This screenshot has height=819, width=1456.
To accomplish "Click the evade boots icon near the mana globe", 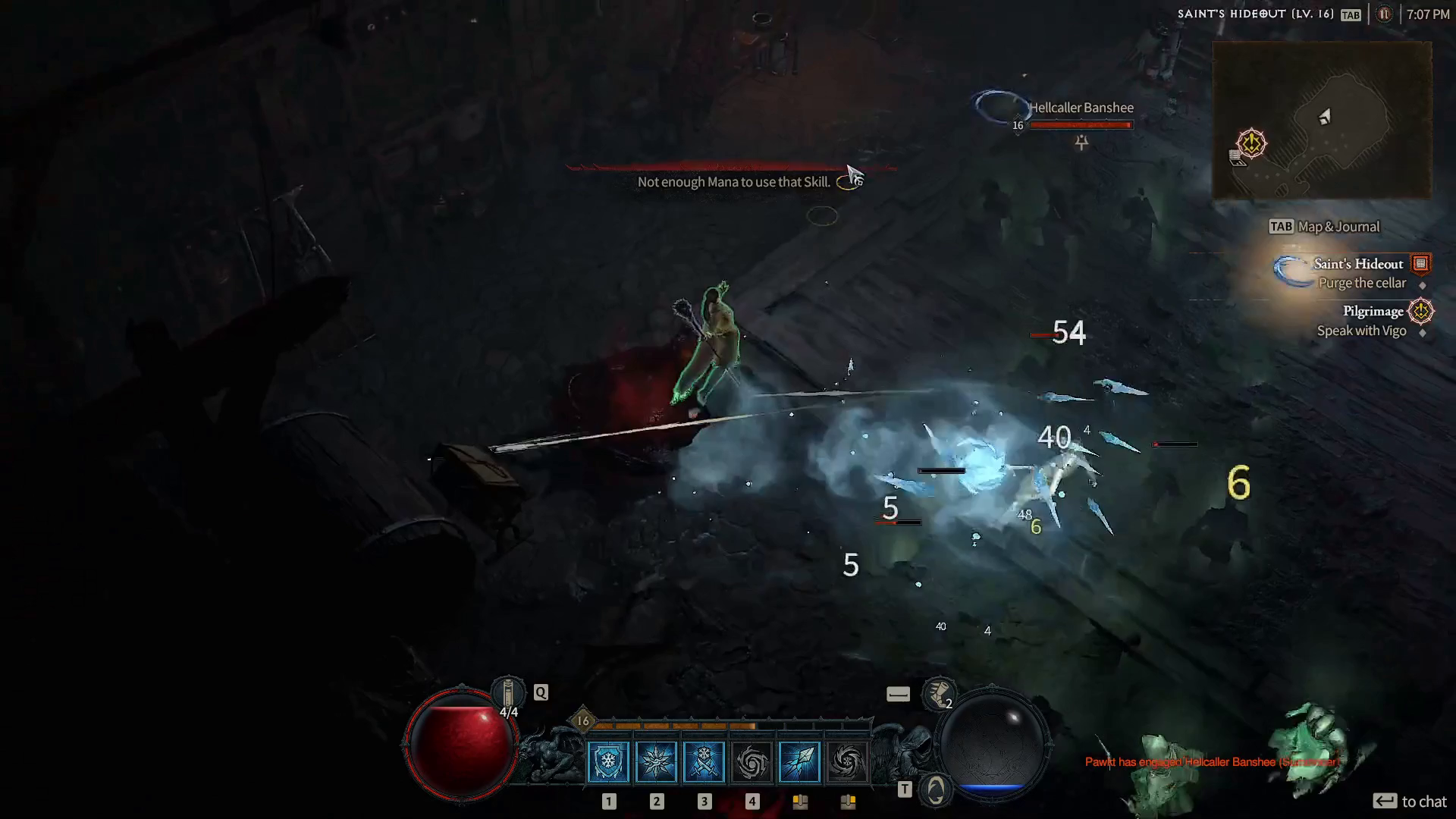I will click(x=938, y=695).
